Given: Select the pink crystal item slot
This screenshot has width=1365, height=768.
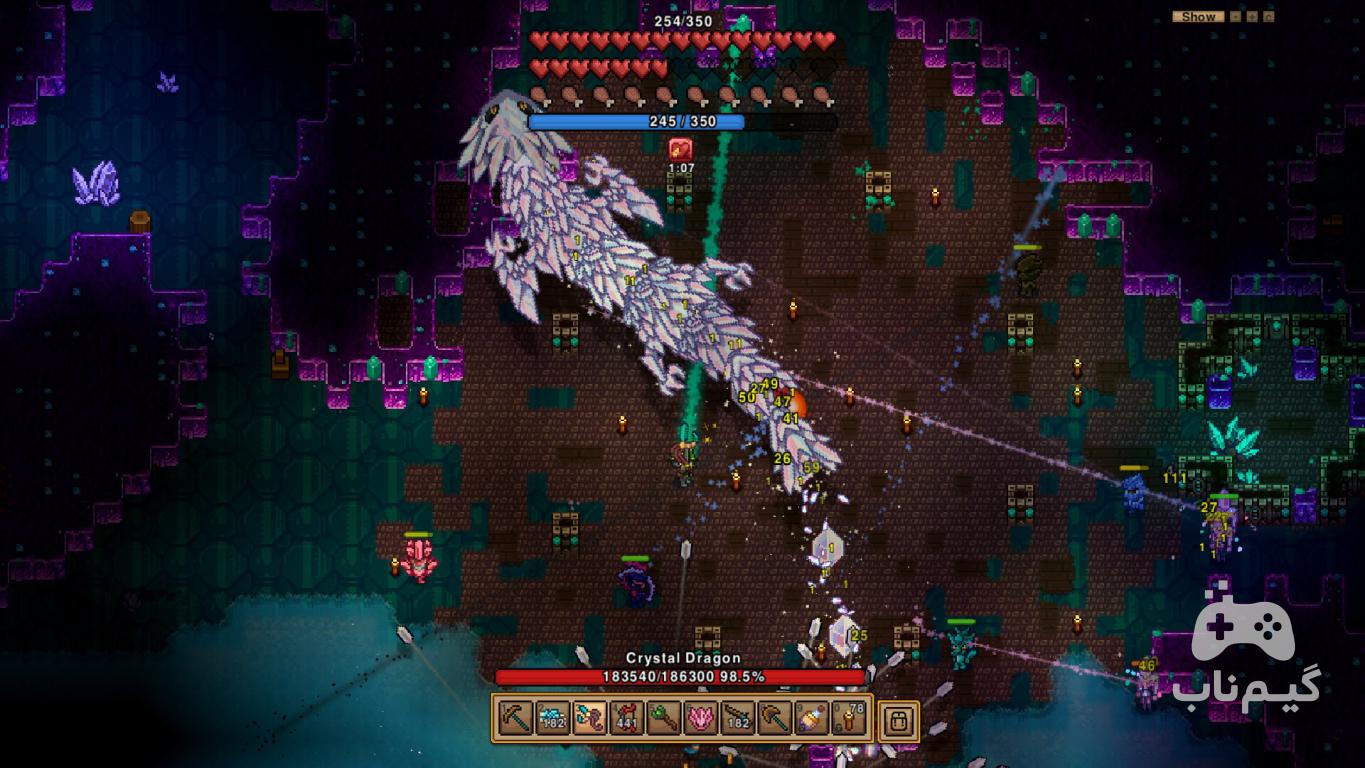Looking at the screenshot, I should (700, 718).
